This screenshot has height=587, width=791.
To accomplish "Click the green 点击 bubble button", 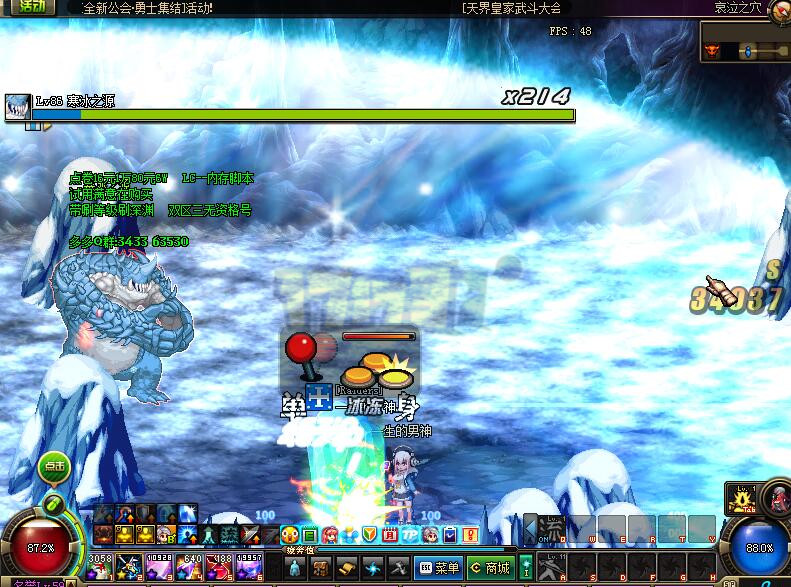I will click(x=53, y=466).
